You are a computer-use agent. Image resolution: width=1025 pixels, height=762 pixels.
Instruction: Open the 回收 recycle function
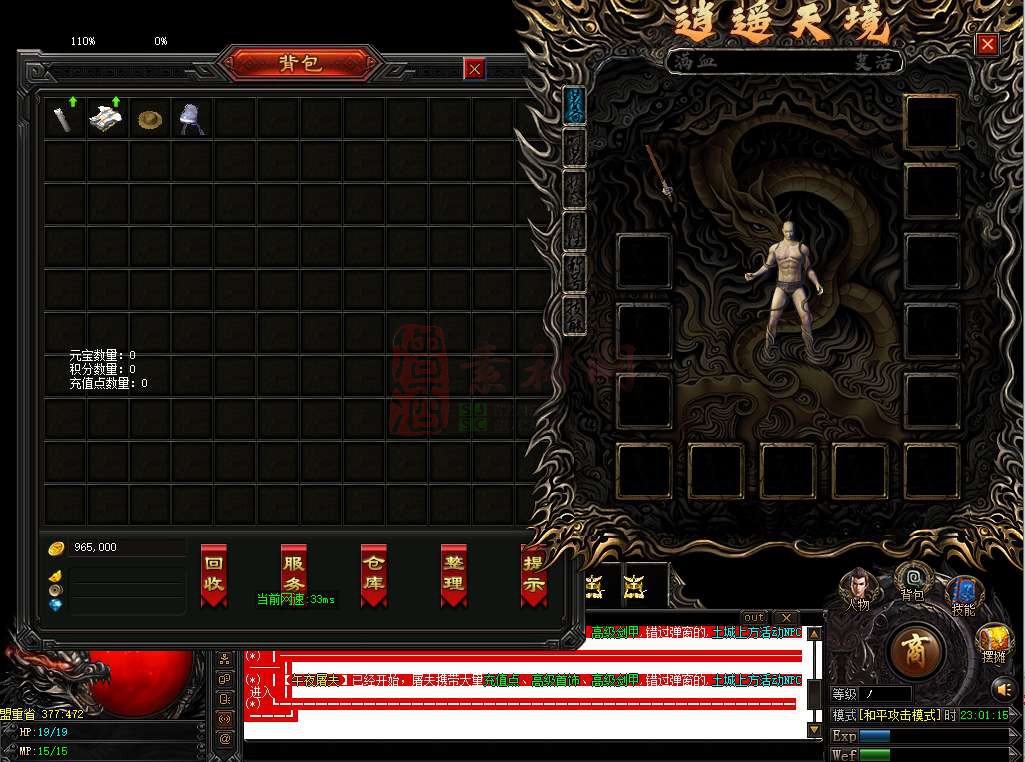214,574
